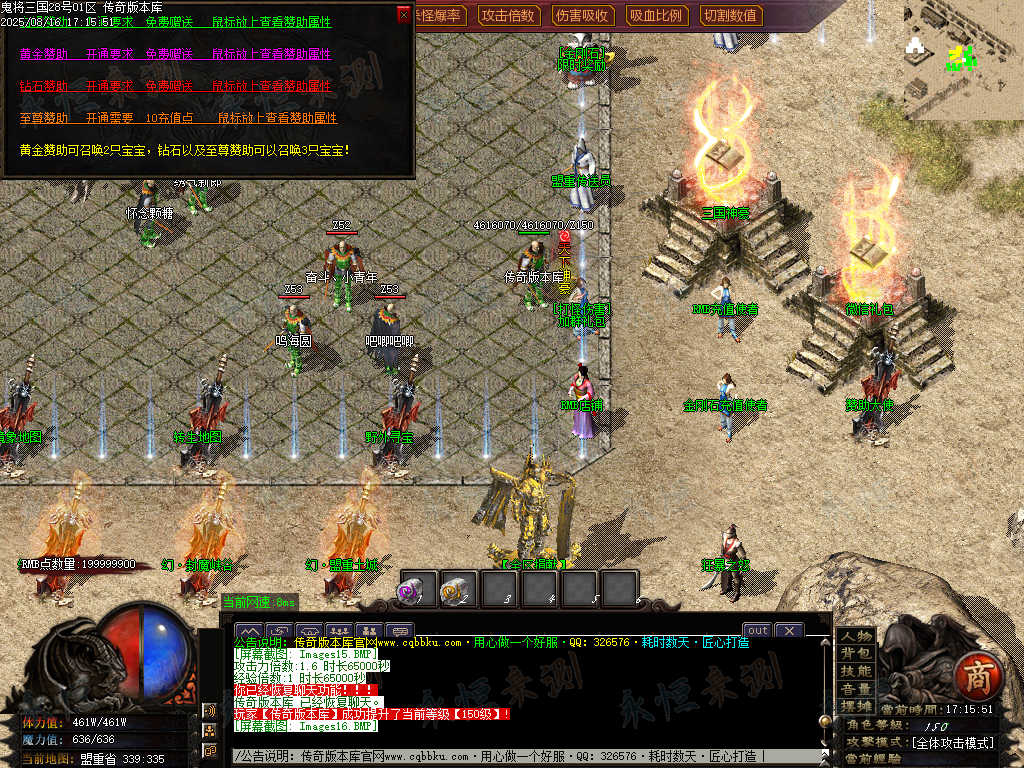Click the chat input field
This screenshot has width=1024, height=768.
coord(520,757)
